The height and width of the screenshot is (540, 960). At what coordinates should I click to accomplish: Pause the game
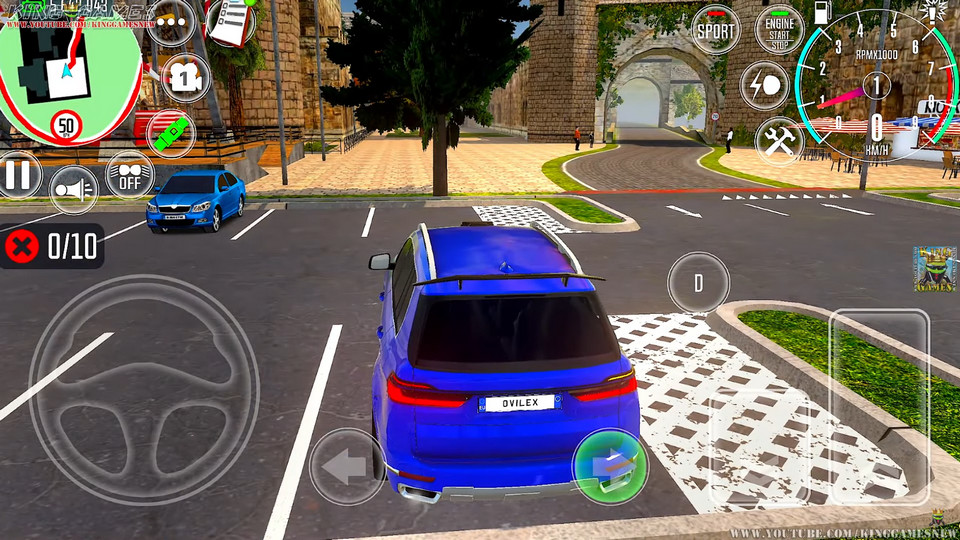pyautogui.click(x=18, y=175)
